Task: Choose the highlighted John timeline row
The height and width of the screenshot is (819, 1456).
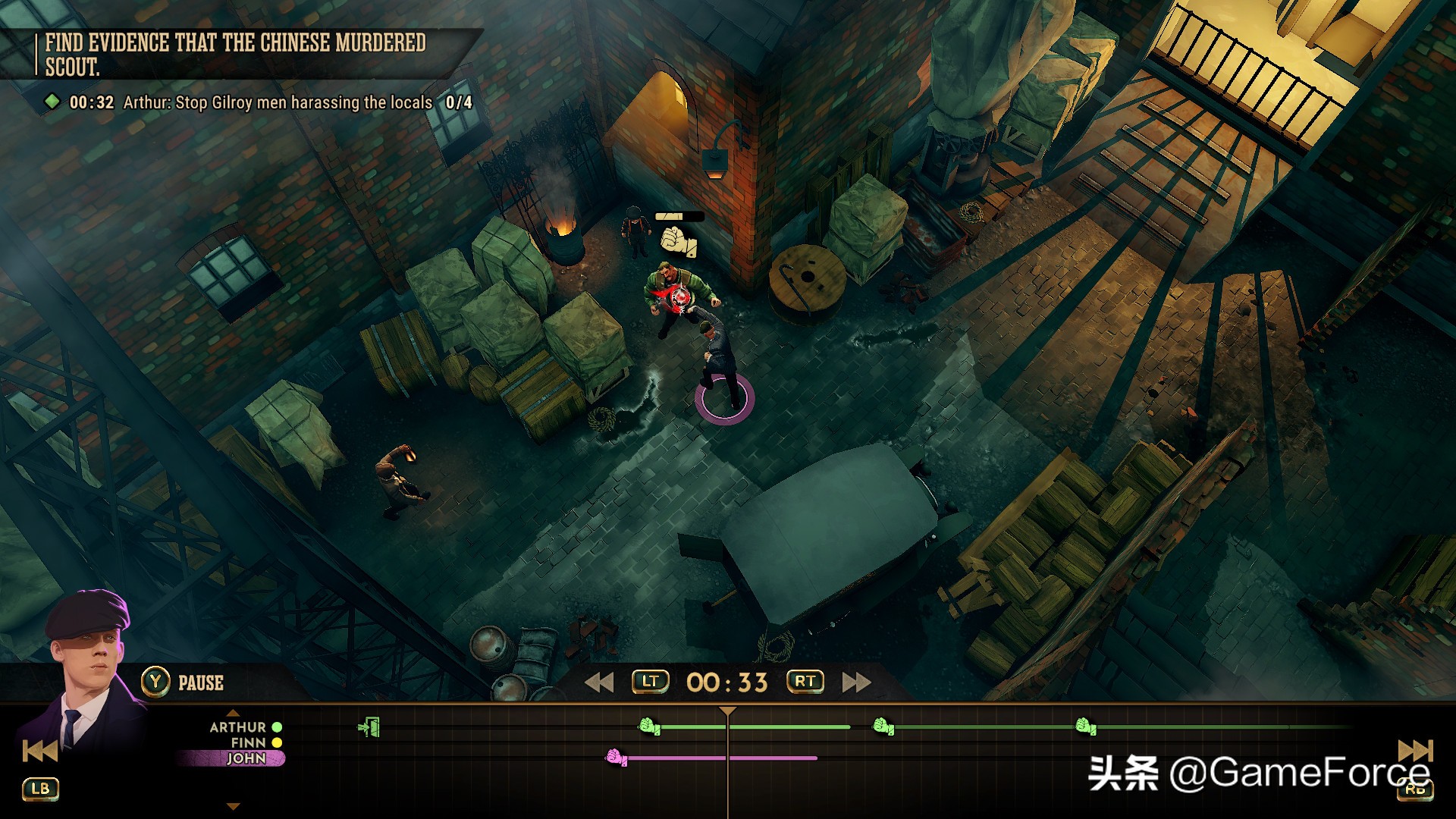Action: [x=246, y=758]
